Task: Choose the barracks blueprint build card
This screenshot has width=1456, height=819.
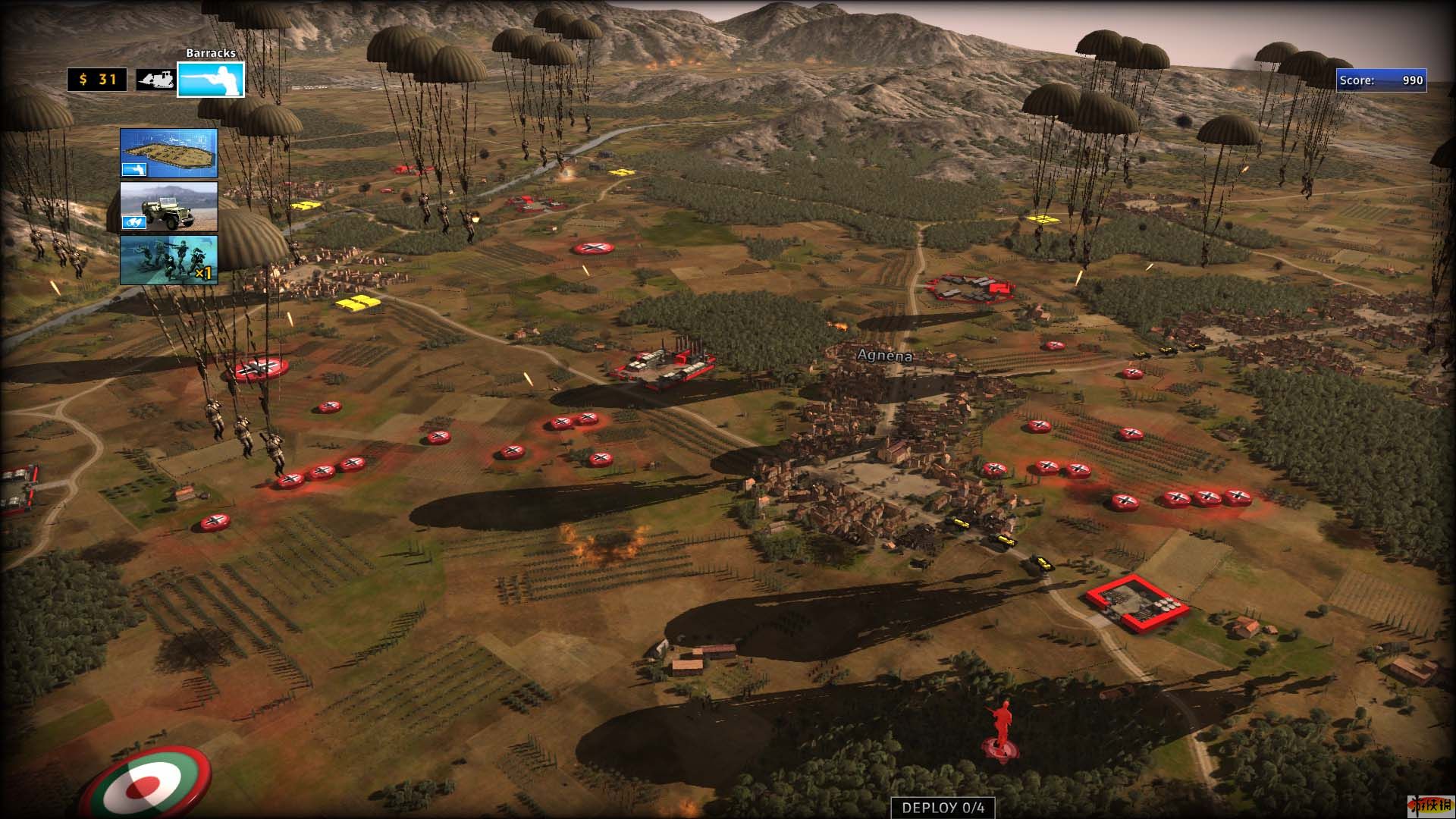Action: tap(168, 153)
